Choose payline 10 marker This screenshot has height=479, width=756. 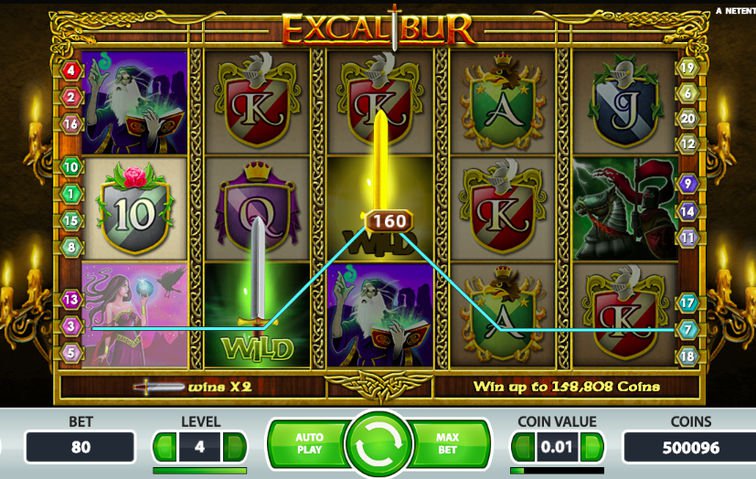(71, 167)
